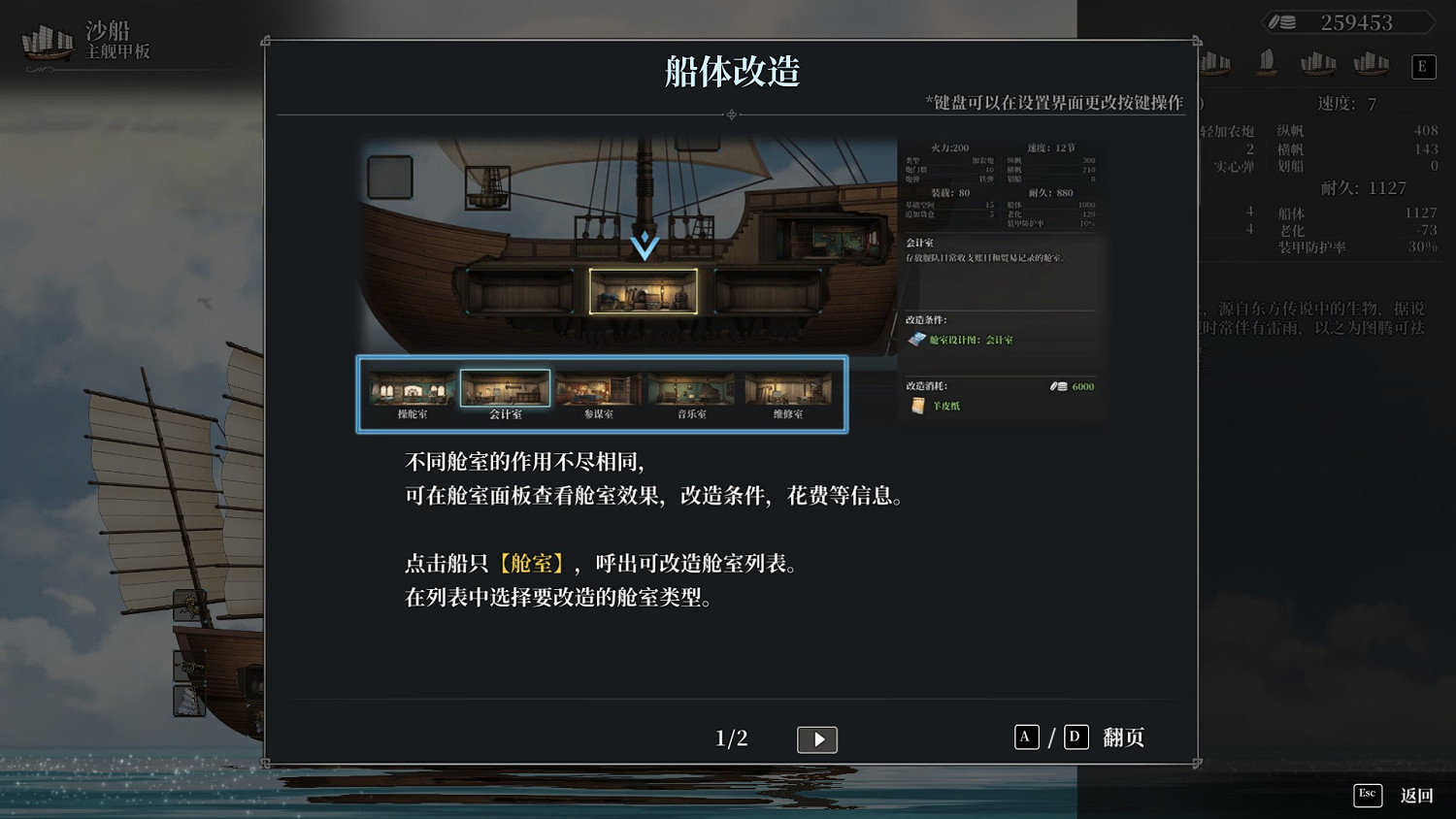This screenshot has width=1456, height=819.
Task: Select the small single-sail ship fleet icon
Action: pos(1266,61)
